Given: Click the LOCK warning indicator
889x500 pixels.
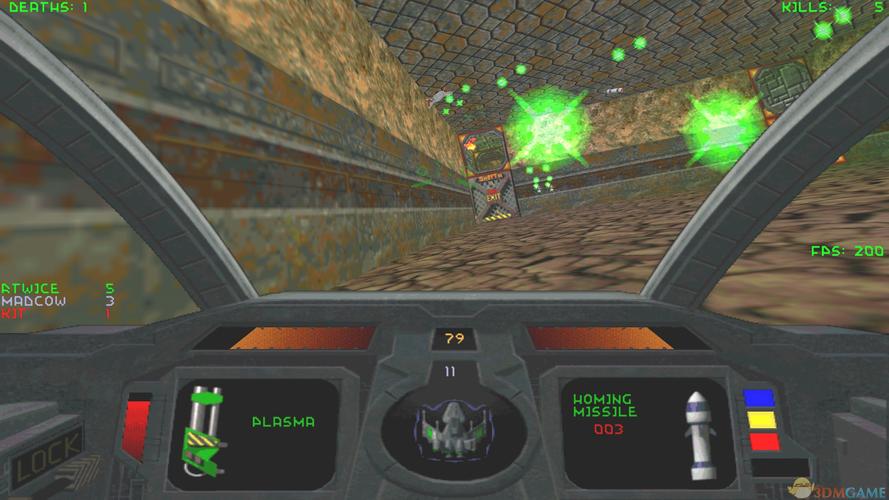Looking at the screenshot, I should (46, 462).
